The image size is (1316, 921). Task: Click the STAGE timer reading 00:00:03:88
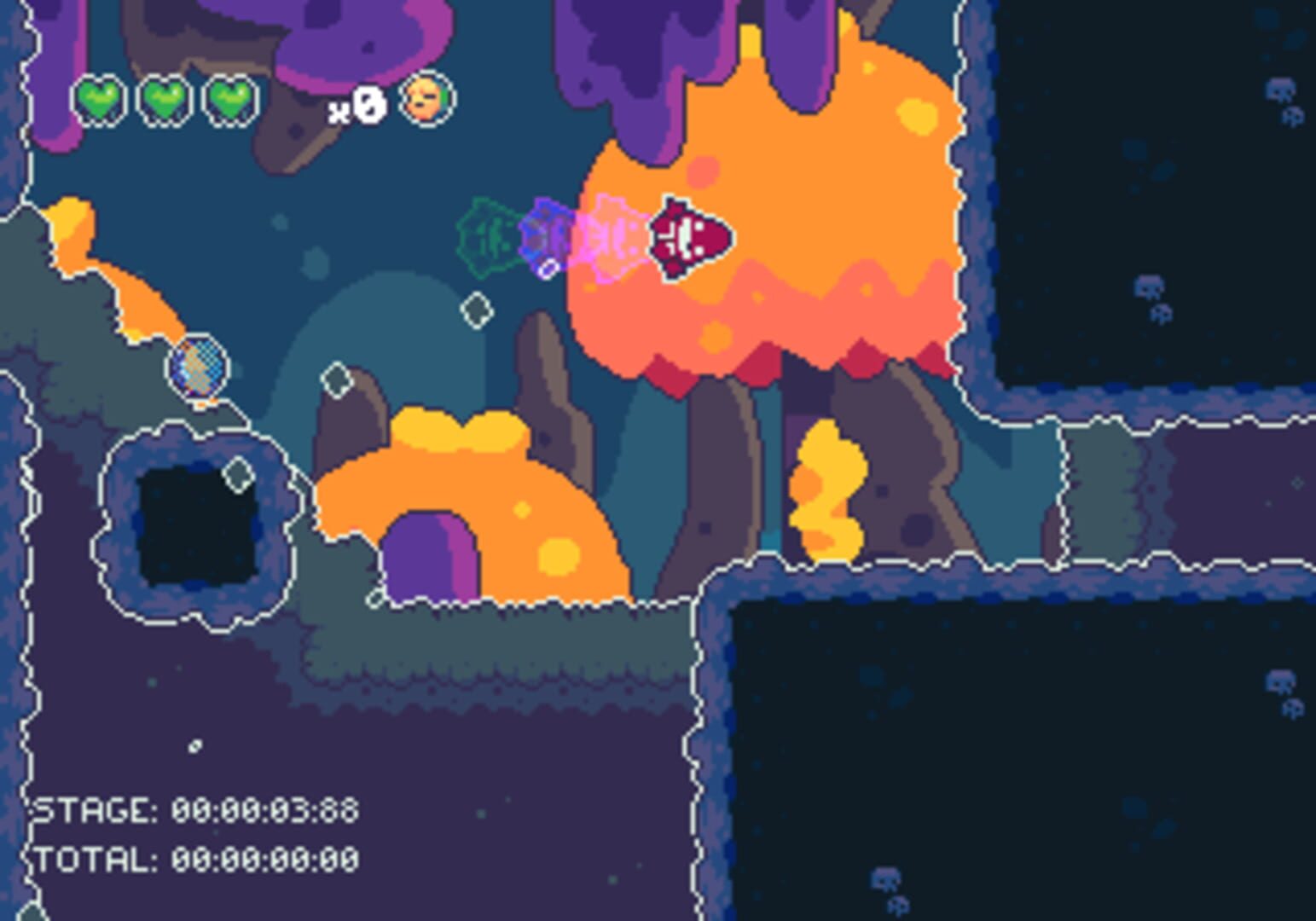(x=191, y=808)
